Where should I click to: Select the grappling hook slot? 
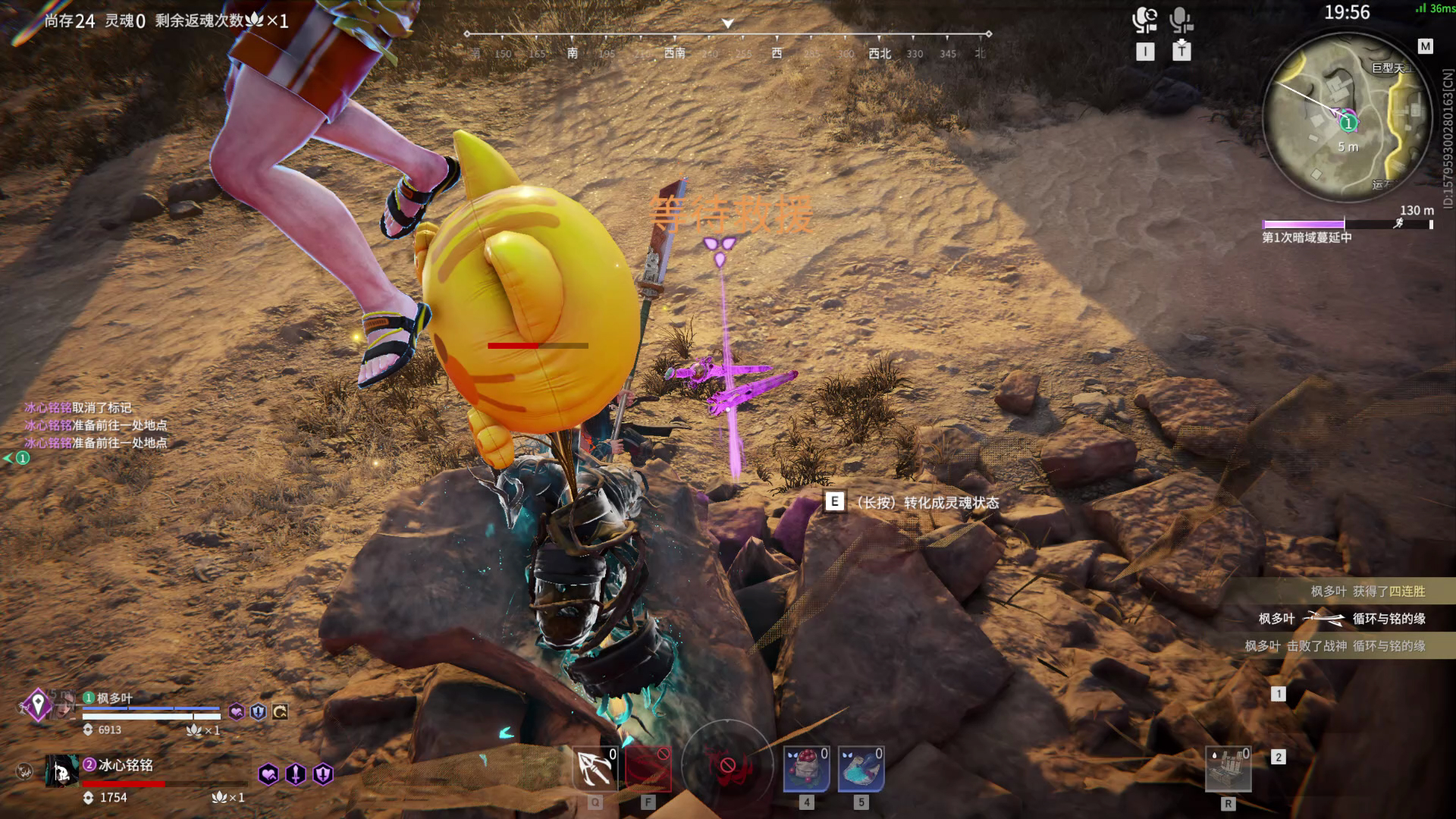[x=595, y=769]
